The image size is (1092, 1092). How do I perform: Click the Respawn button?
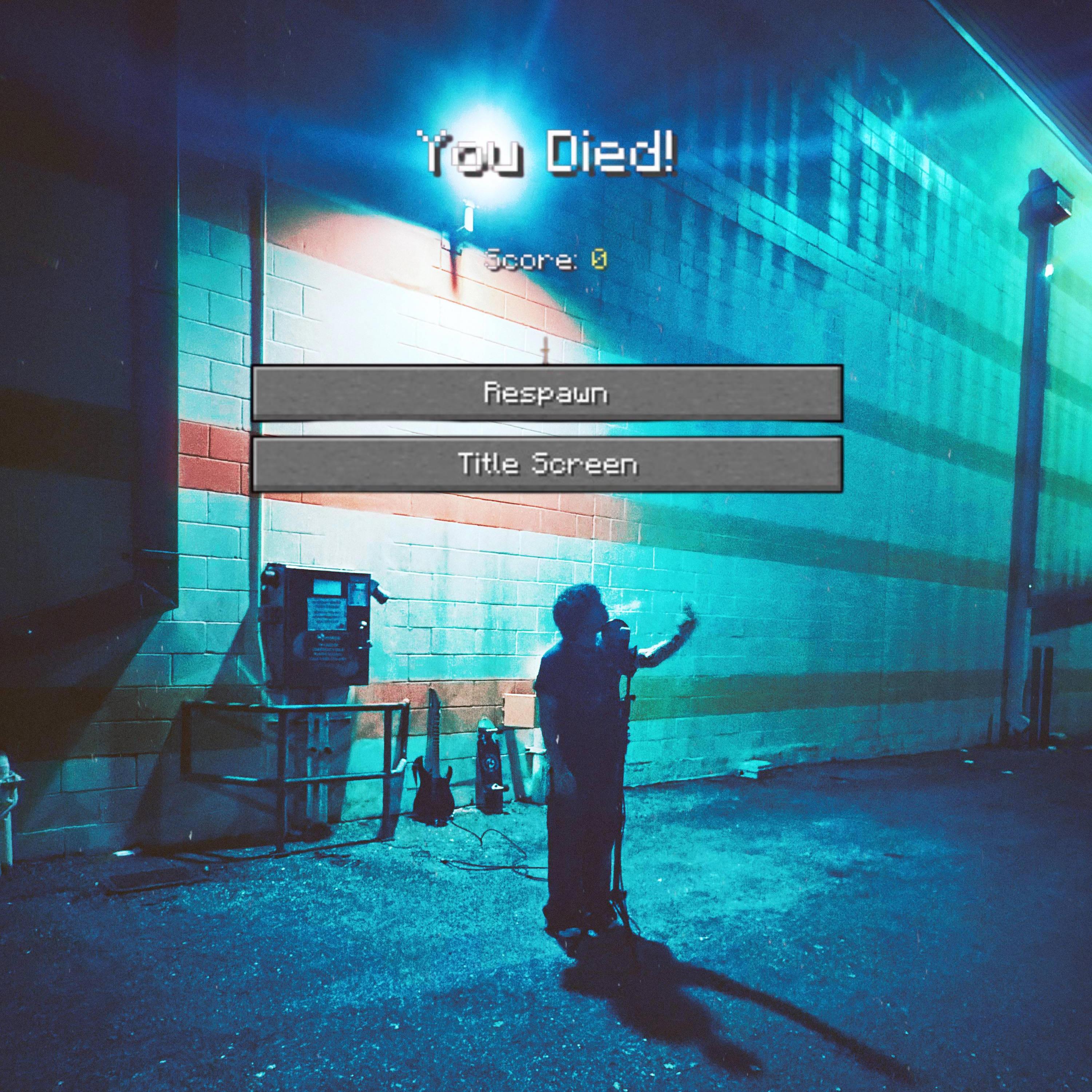547,393
